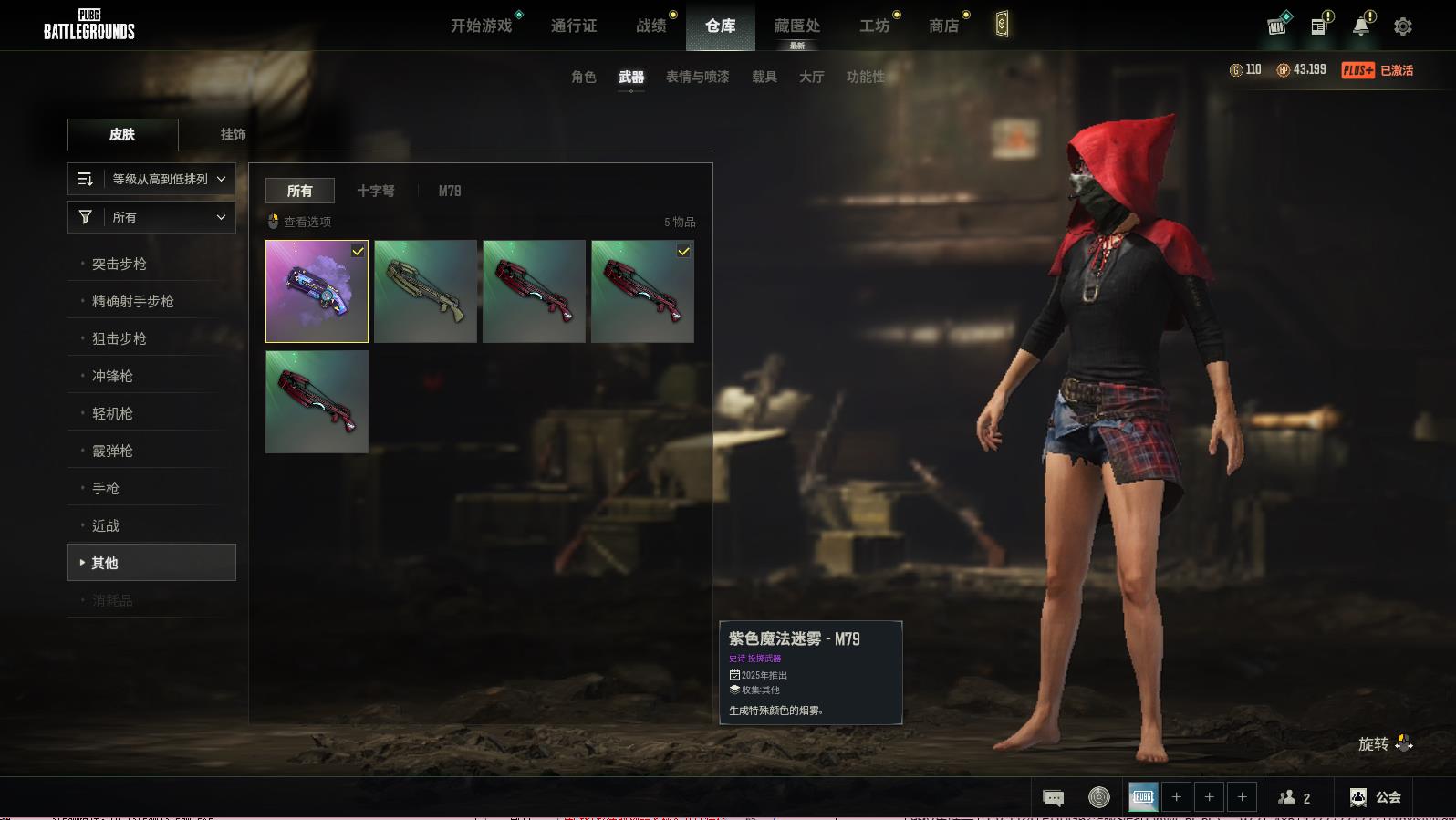The height and width of the screenshot is (820, 1456).
Task: Select the purple magic mist M79 skin
Action: click(x=317, y=292)
